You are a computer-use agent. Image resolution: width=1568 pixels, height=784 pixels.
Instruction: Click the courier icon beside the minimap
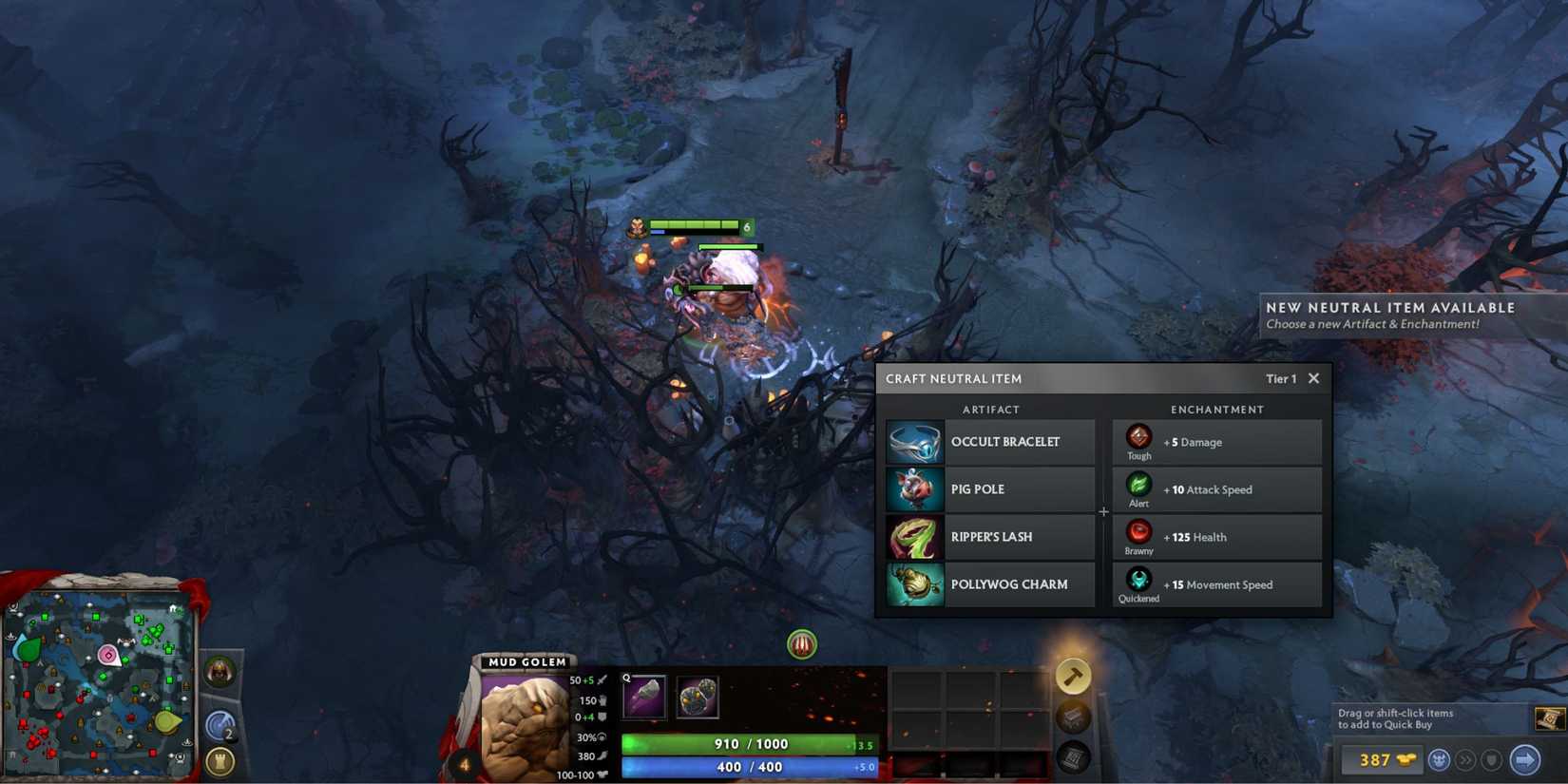[x=219, y=668]
